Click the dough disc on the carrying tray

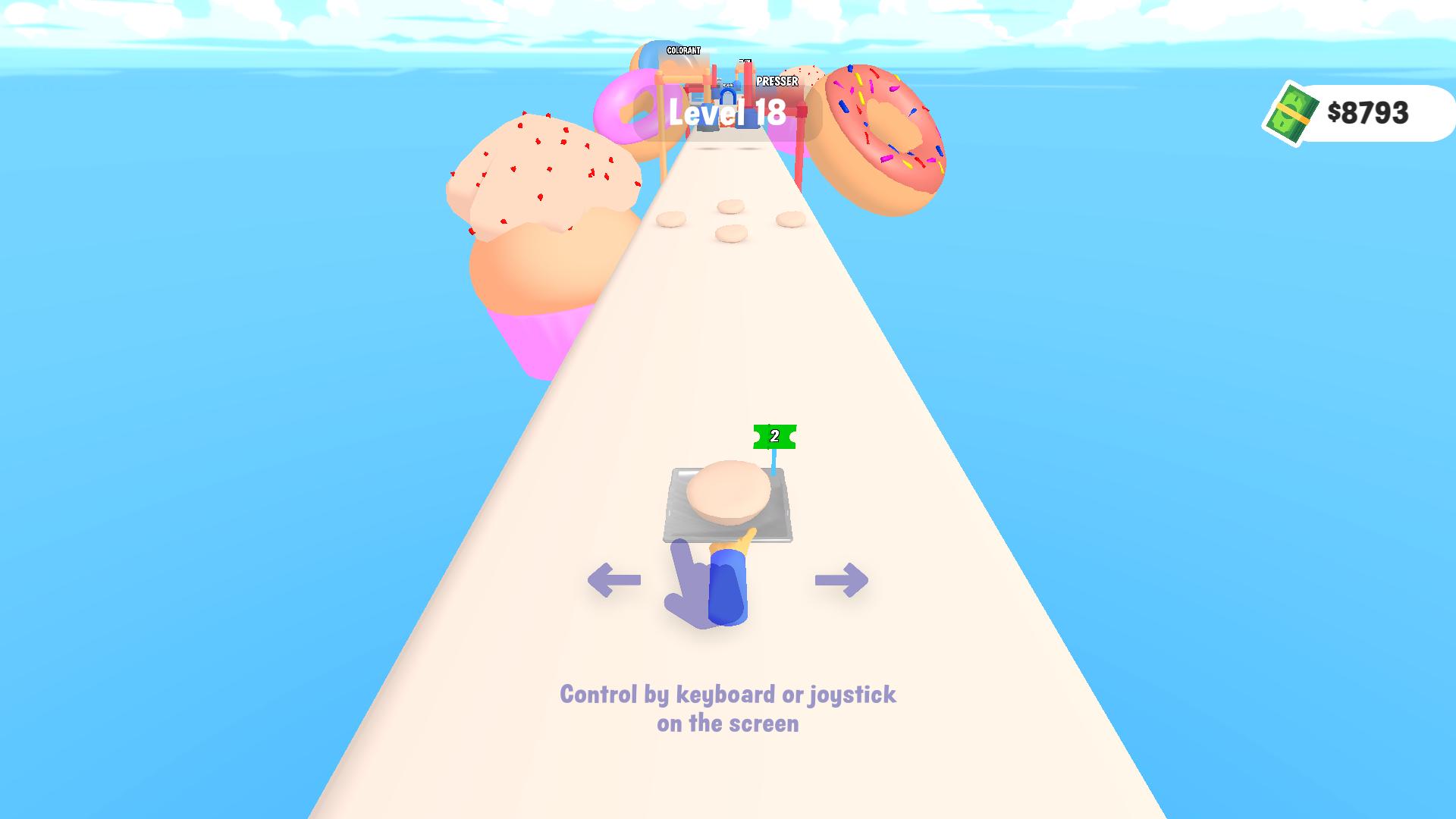728,493
